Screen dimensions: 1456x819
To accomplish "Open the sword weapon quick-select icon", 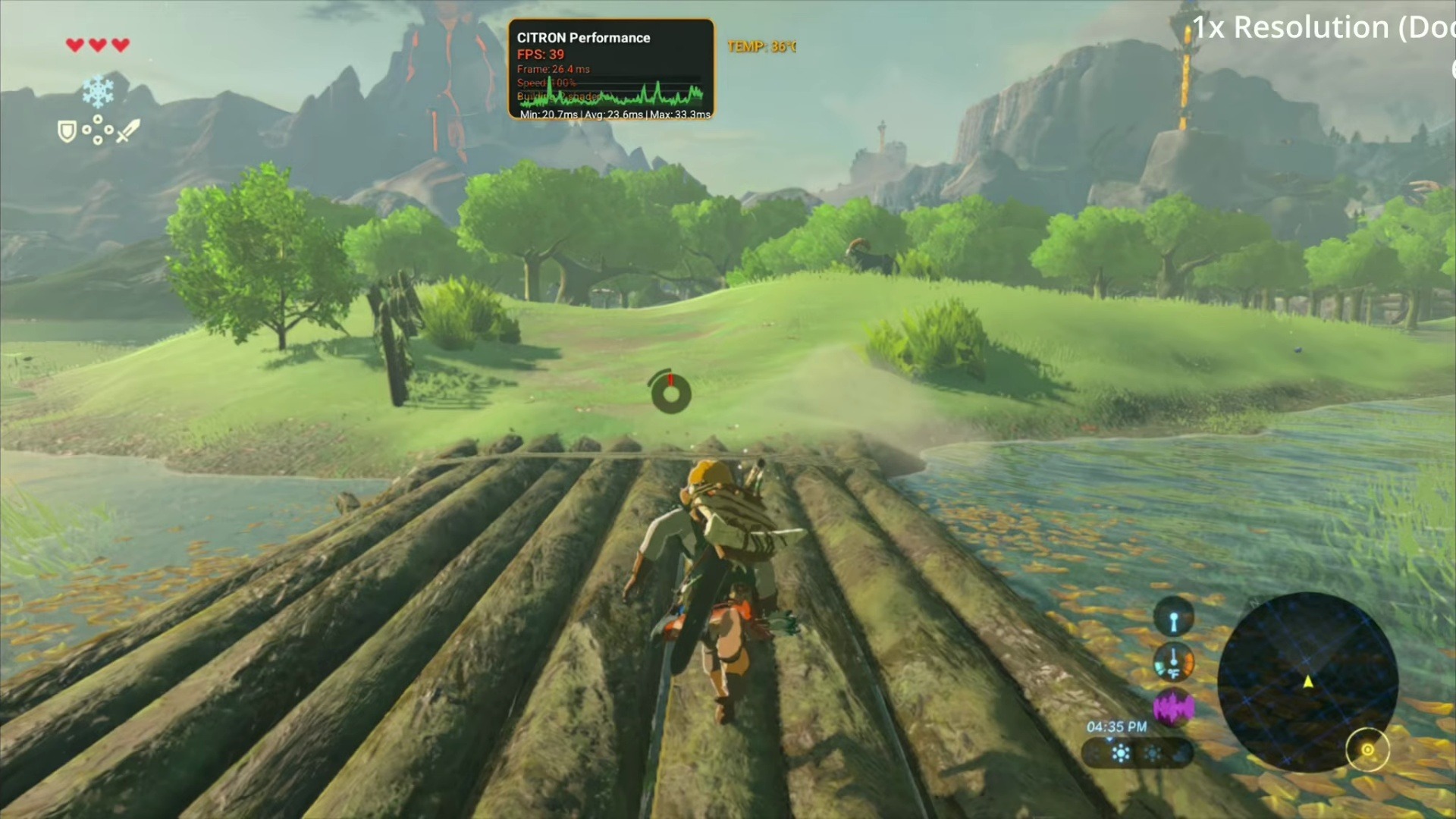I will [128, 130].
